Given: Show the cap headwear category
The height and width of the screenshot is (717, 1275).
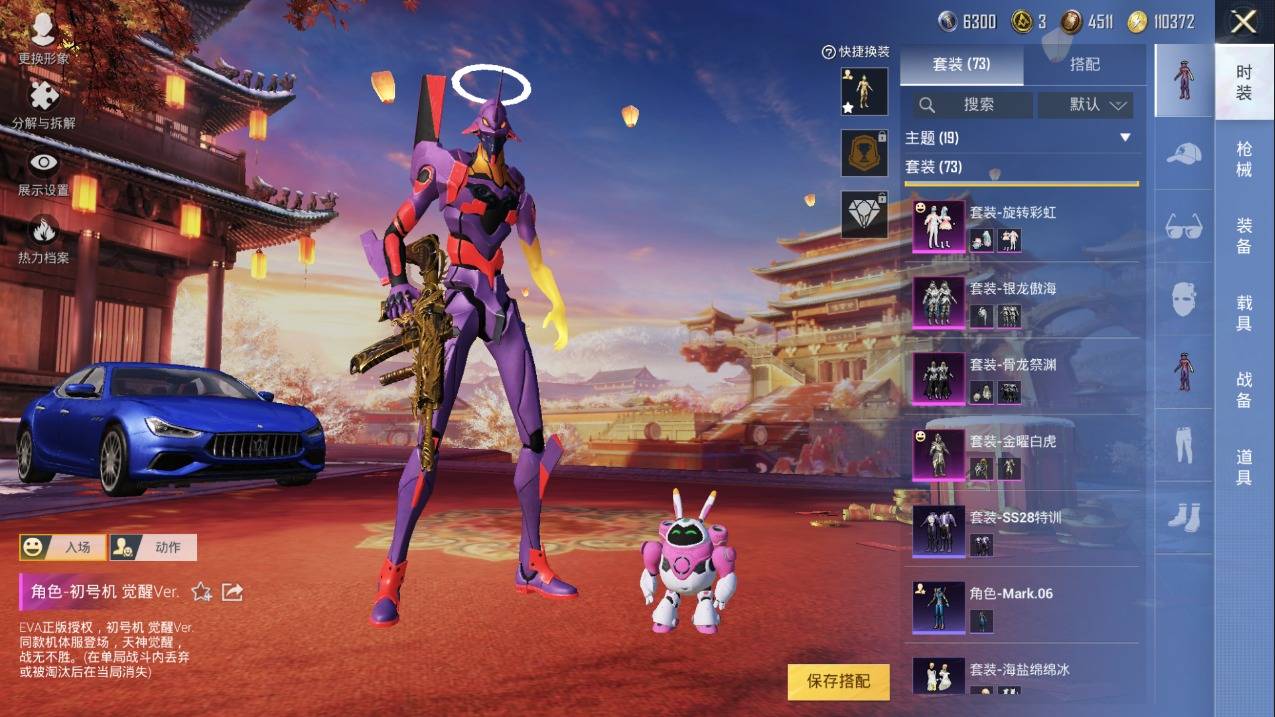Looking at the screenshot, I should (1184, 153).
